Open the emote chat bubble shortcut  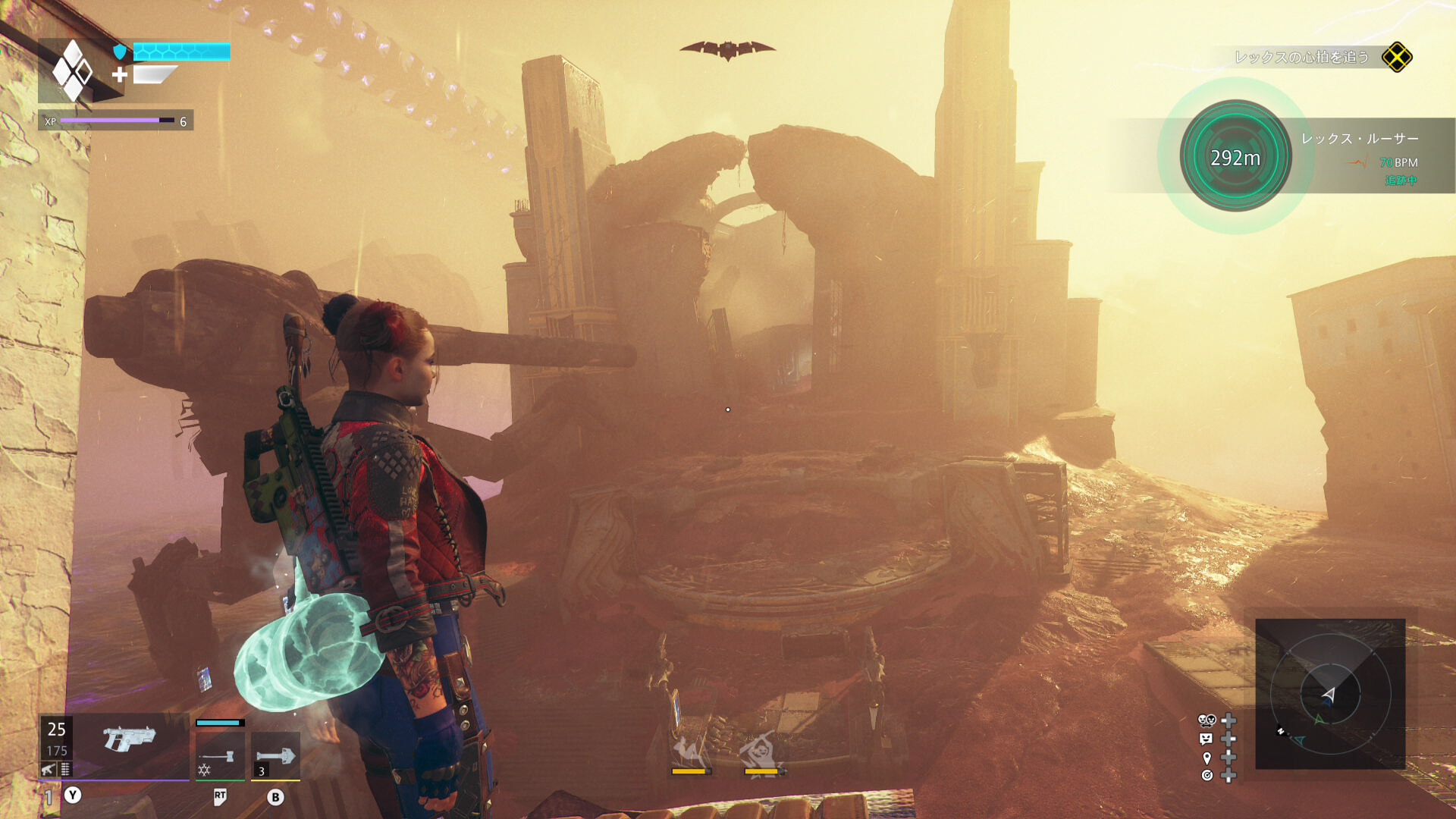(x=1207, y=739)
